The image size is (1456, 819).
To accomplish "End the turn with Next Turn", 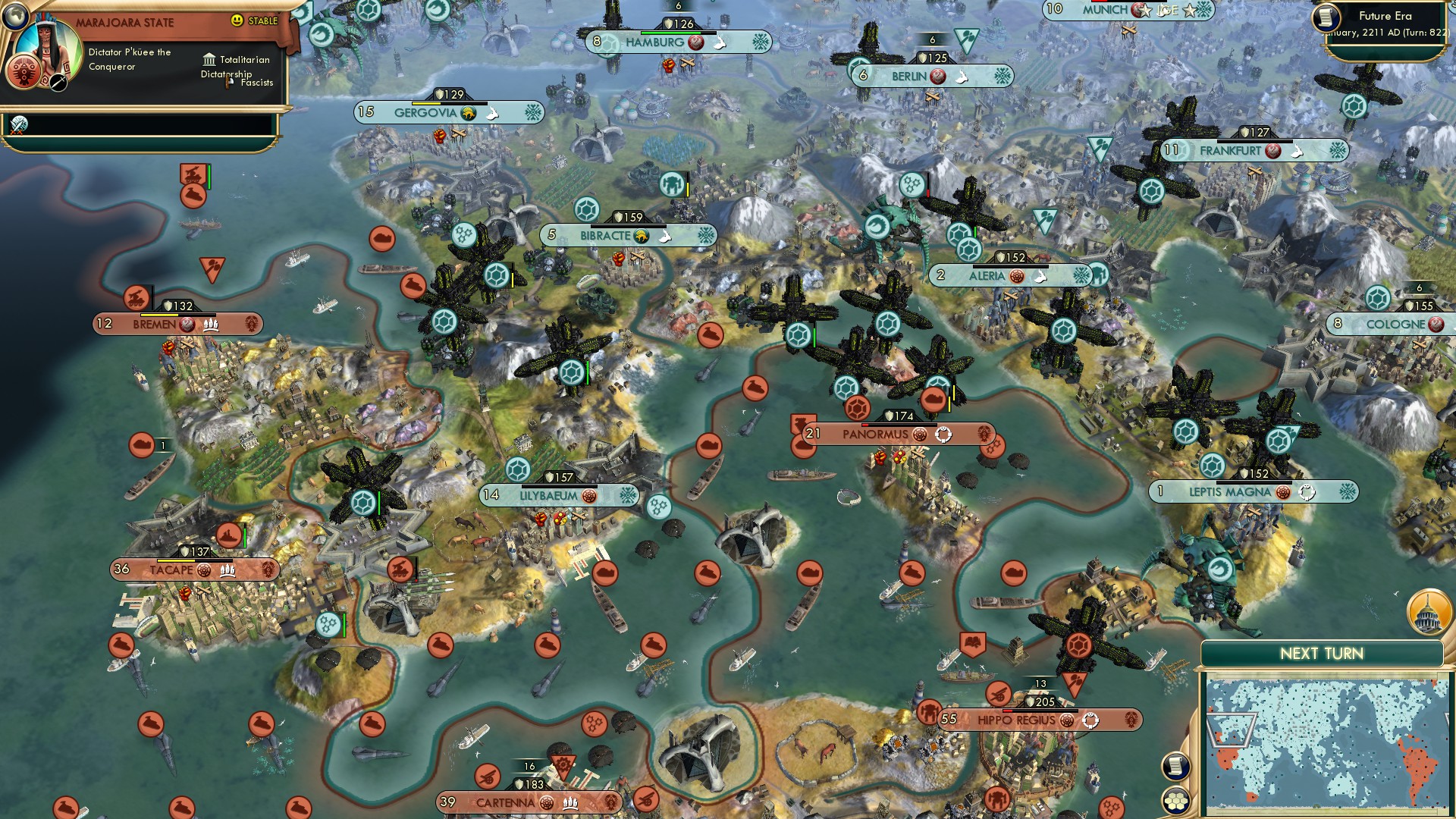I will click(x=1321, y=654).
